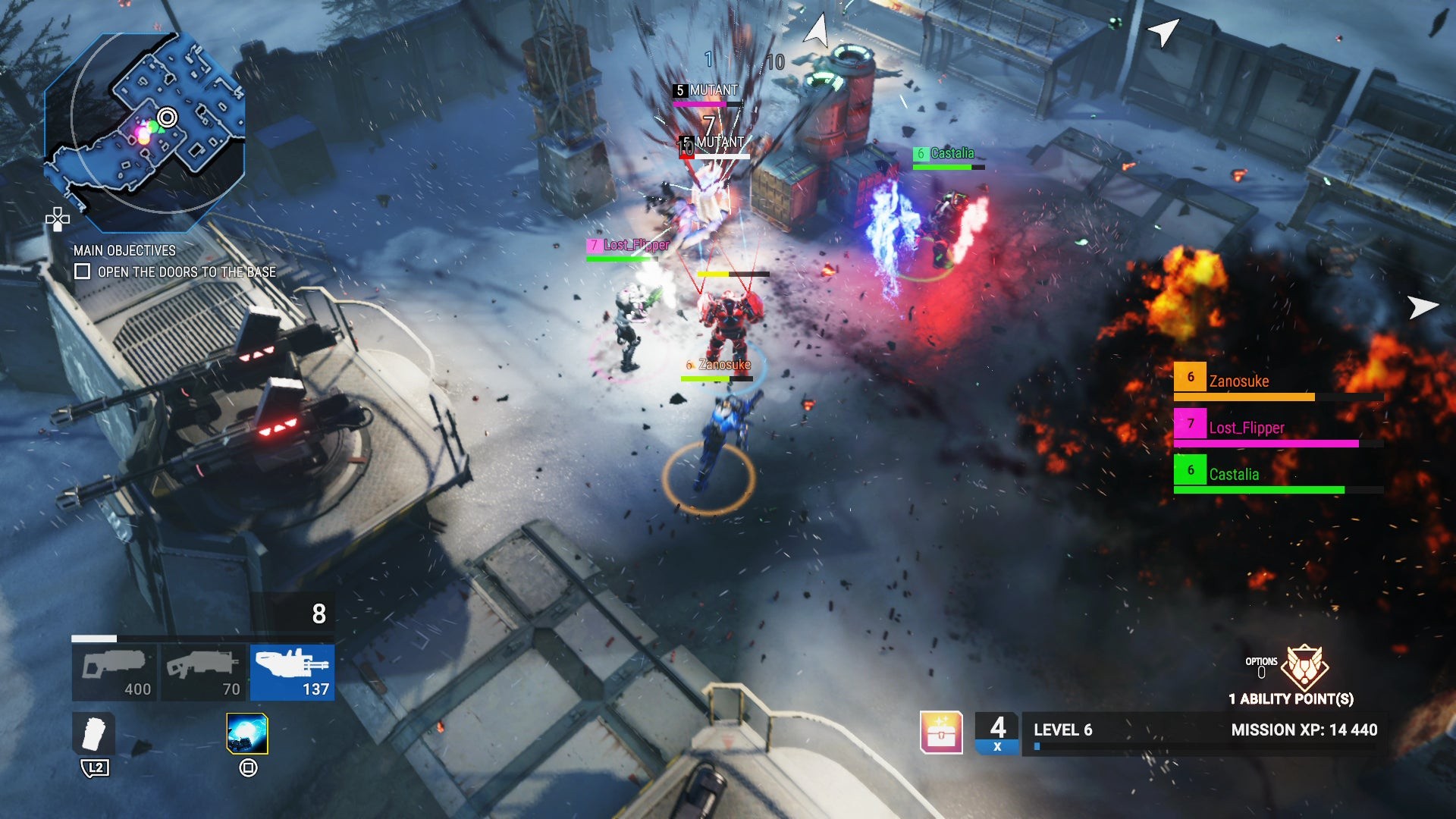Activate the blue energy blast ability

[247, 733]
